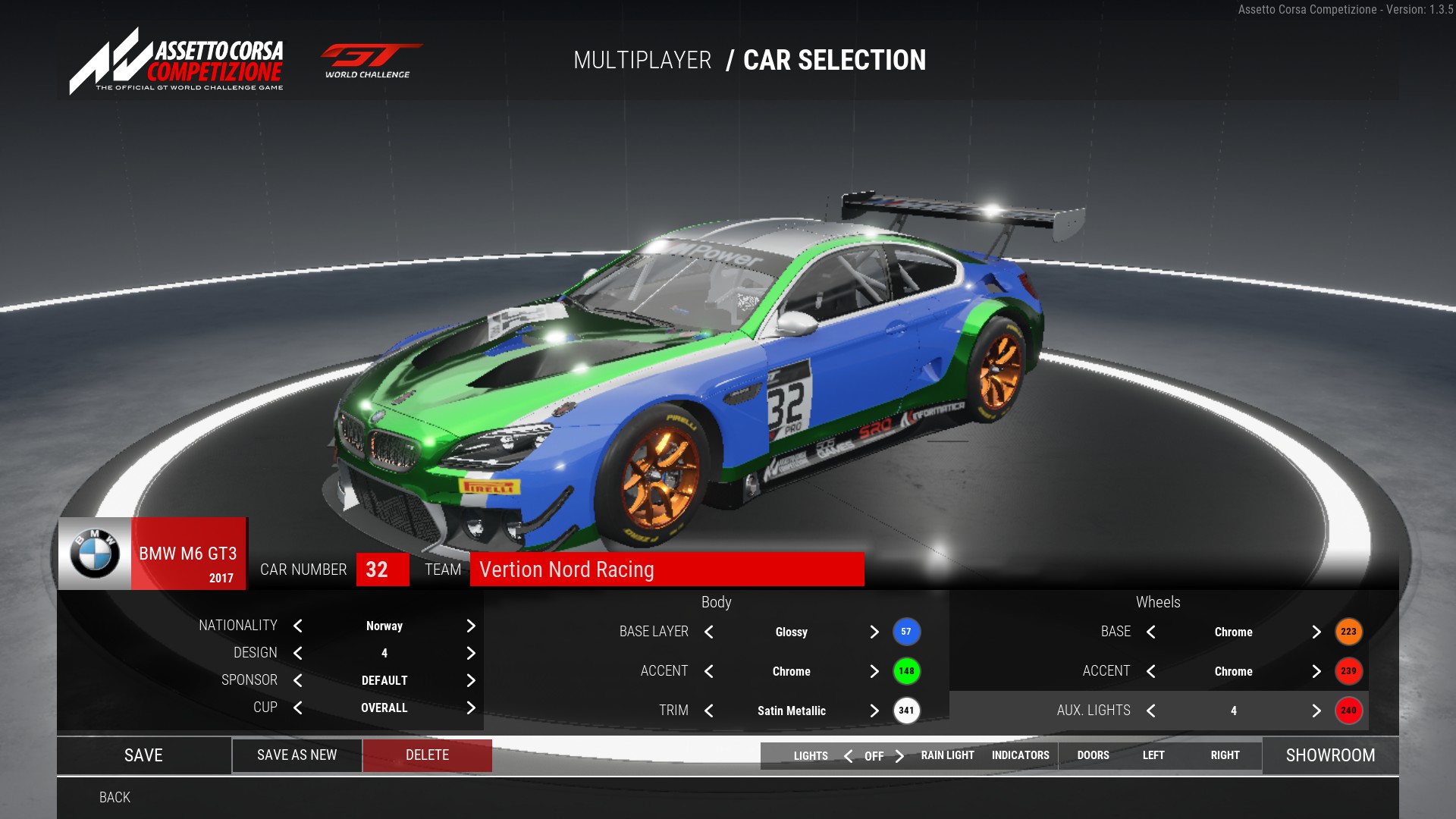
Task: Select next Nationality after Norway
Action: tap(471, 626)
